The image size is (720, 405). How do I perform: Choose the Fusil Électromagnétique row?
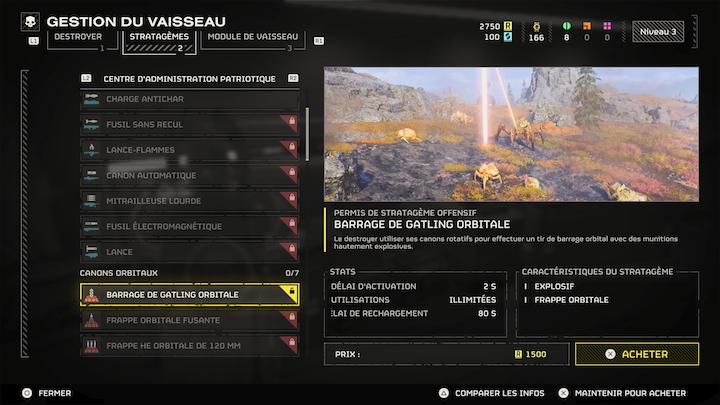188,227
